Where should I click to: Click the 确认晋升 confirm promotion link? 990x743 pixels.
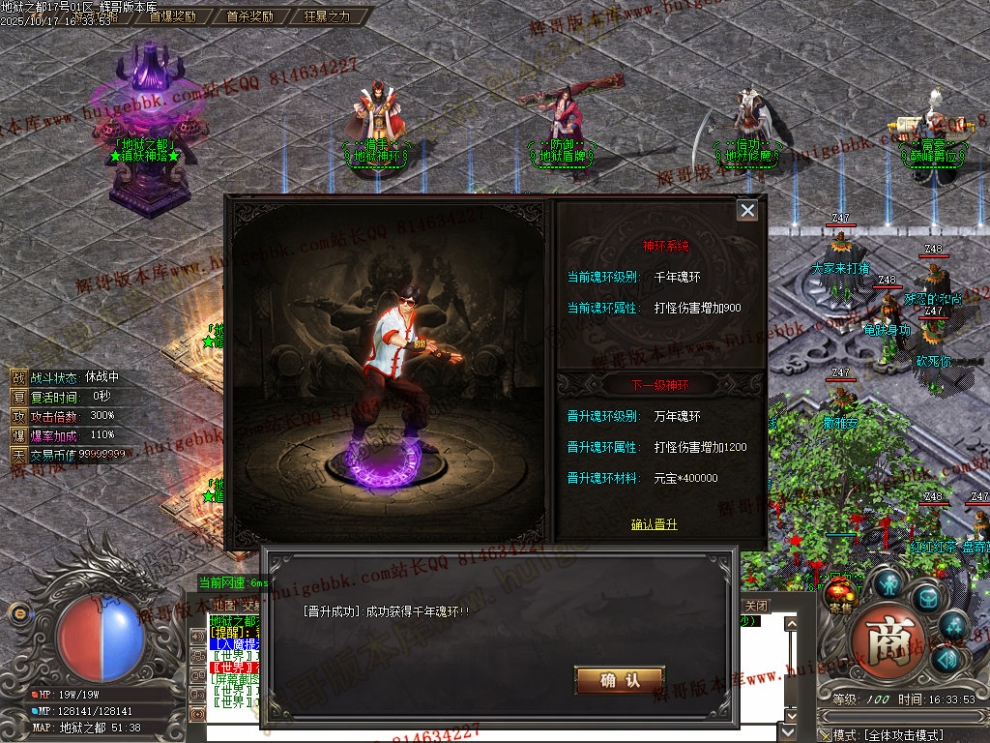[x=654, y=524]
